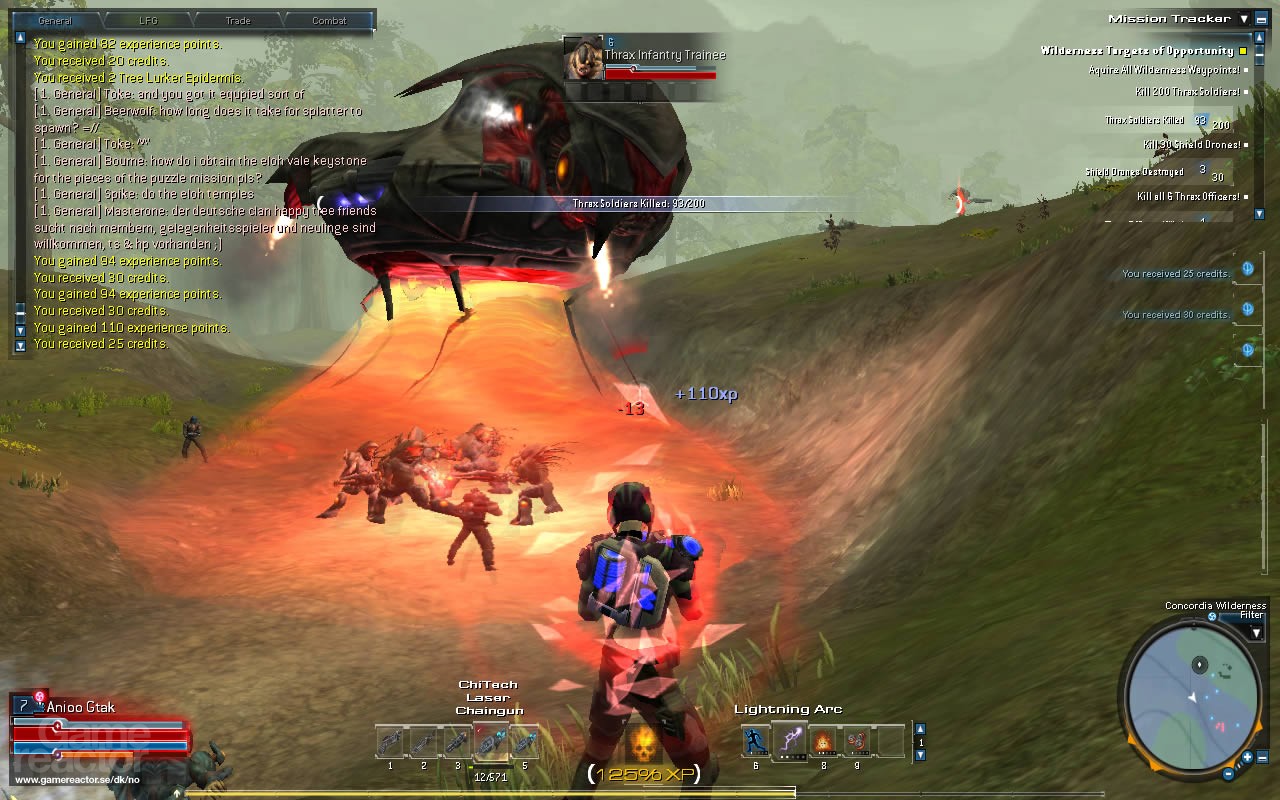Click the Thrax Infantry Trainee target portrait

pyautogui.click(x=583, y=59)
